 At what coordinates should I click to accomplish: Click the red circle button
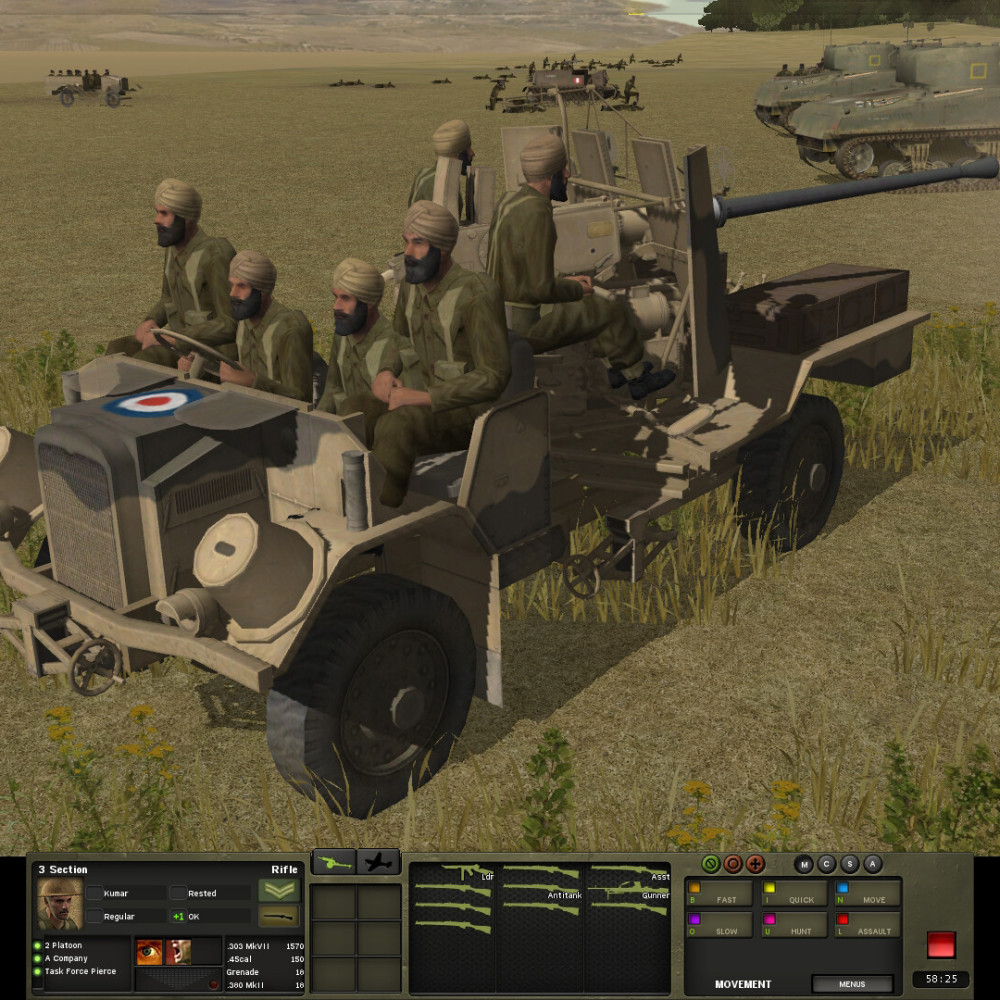coord(733,864)
